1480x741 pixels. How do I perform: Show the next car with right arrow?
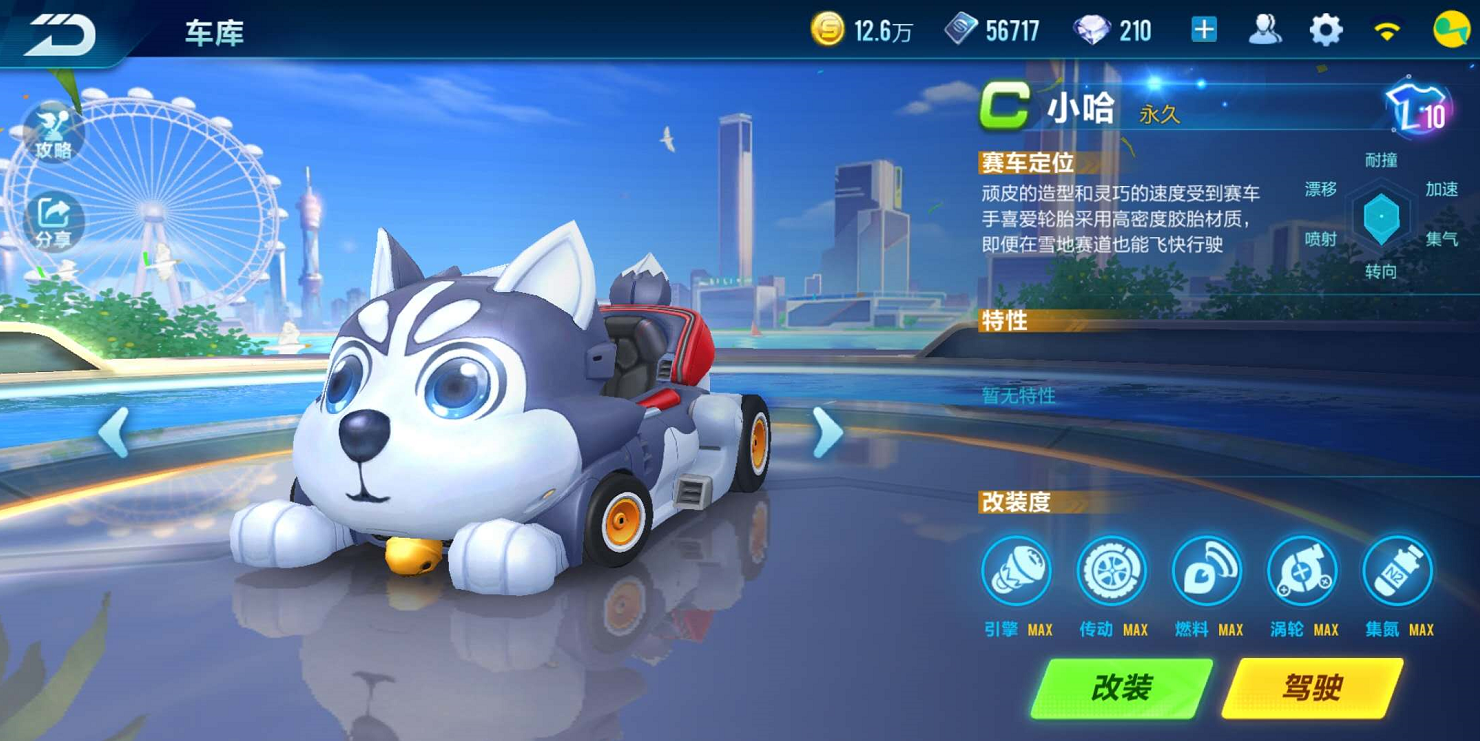pyautogui.click(x=828, y=433)
